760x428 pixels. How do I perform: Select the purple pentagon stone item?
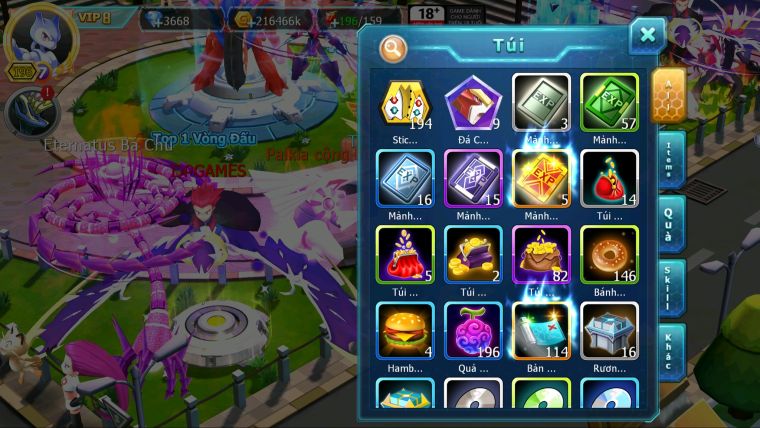click(473, 102)
